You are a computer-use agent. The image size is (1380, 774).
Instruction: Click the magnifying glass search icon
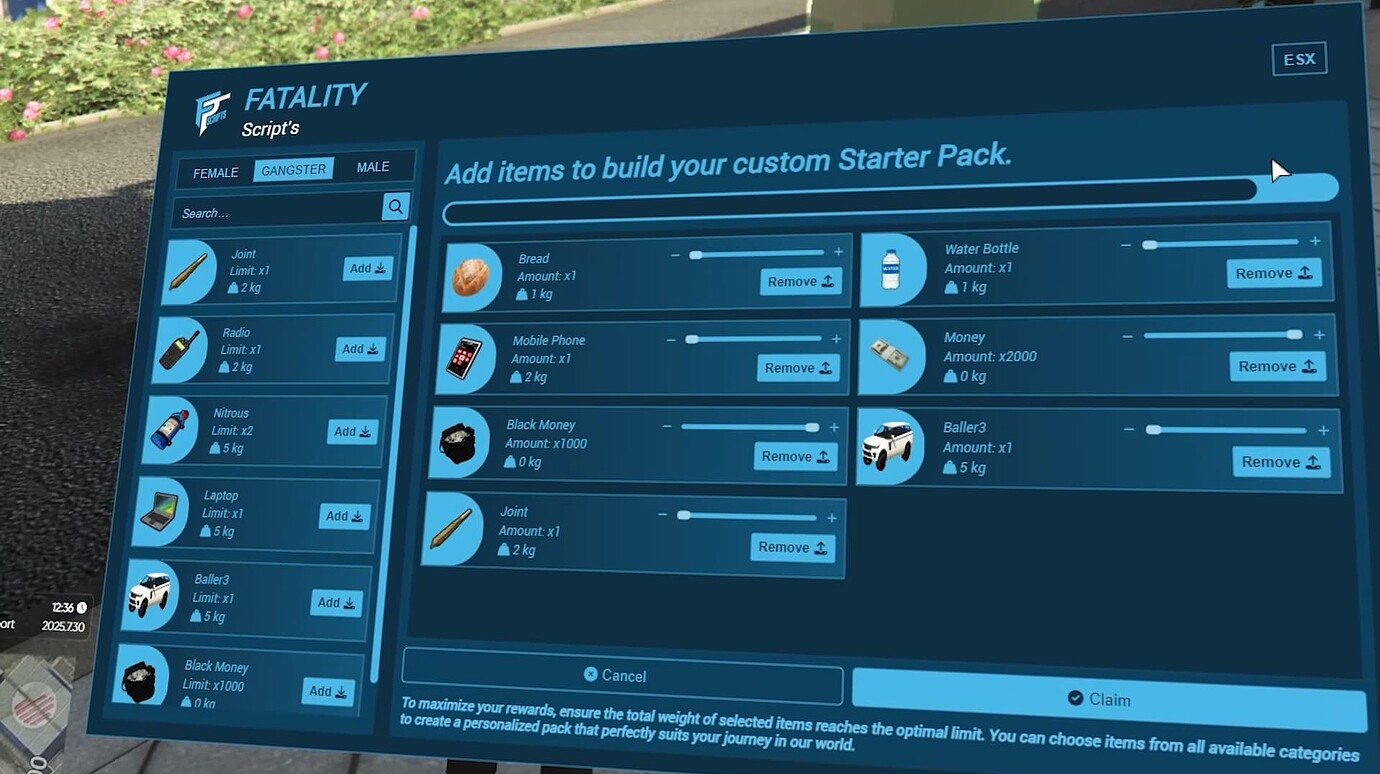tap(395, 207)
